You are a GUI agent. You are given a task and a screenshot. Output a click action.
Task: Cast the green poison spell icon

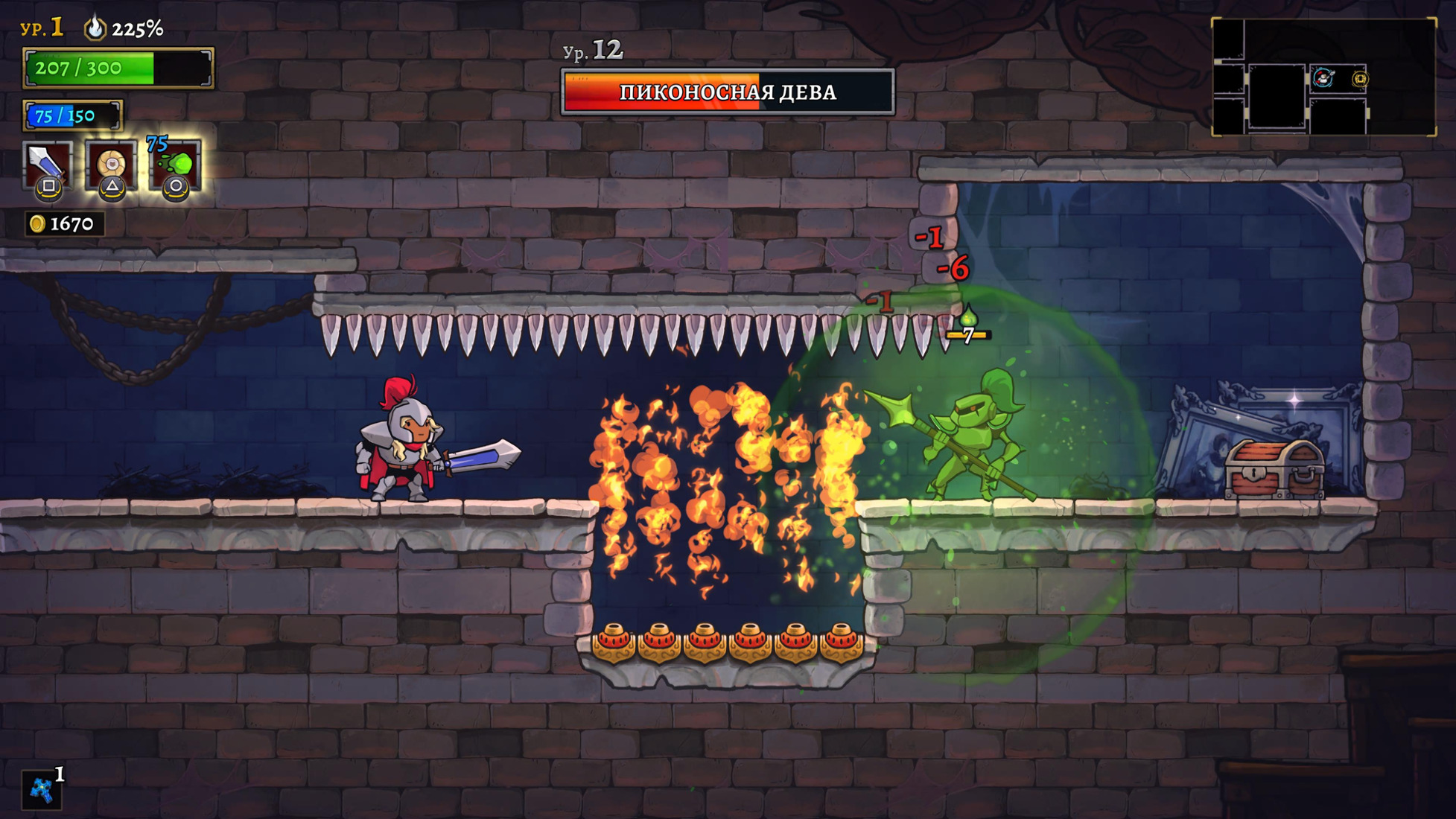pos(176,165)
